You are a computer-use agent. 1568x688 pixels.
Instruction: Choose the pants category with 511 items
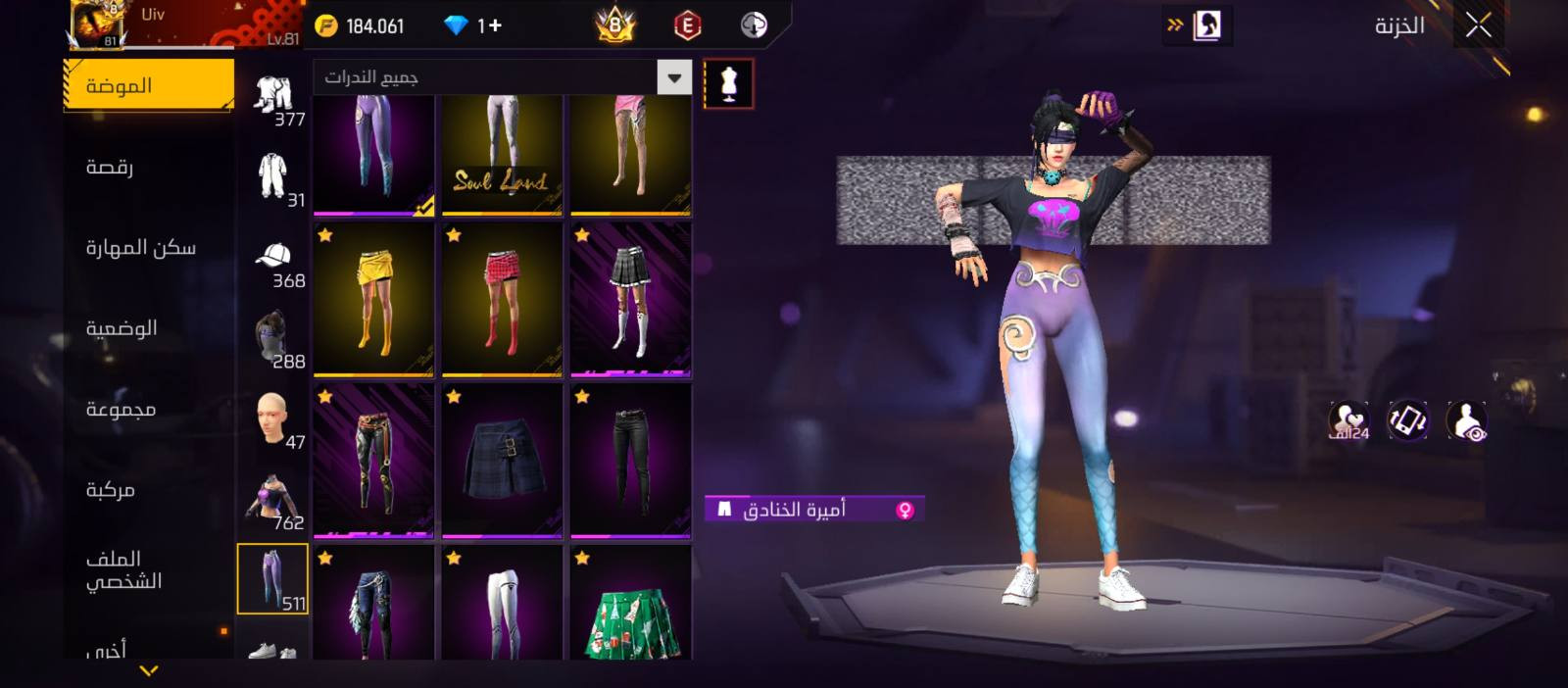tap(272, 579)
